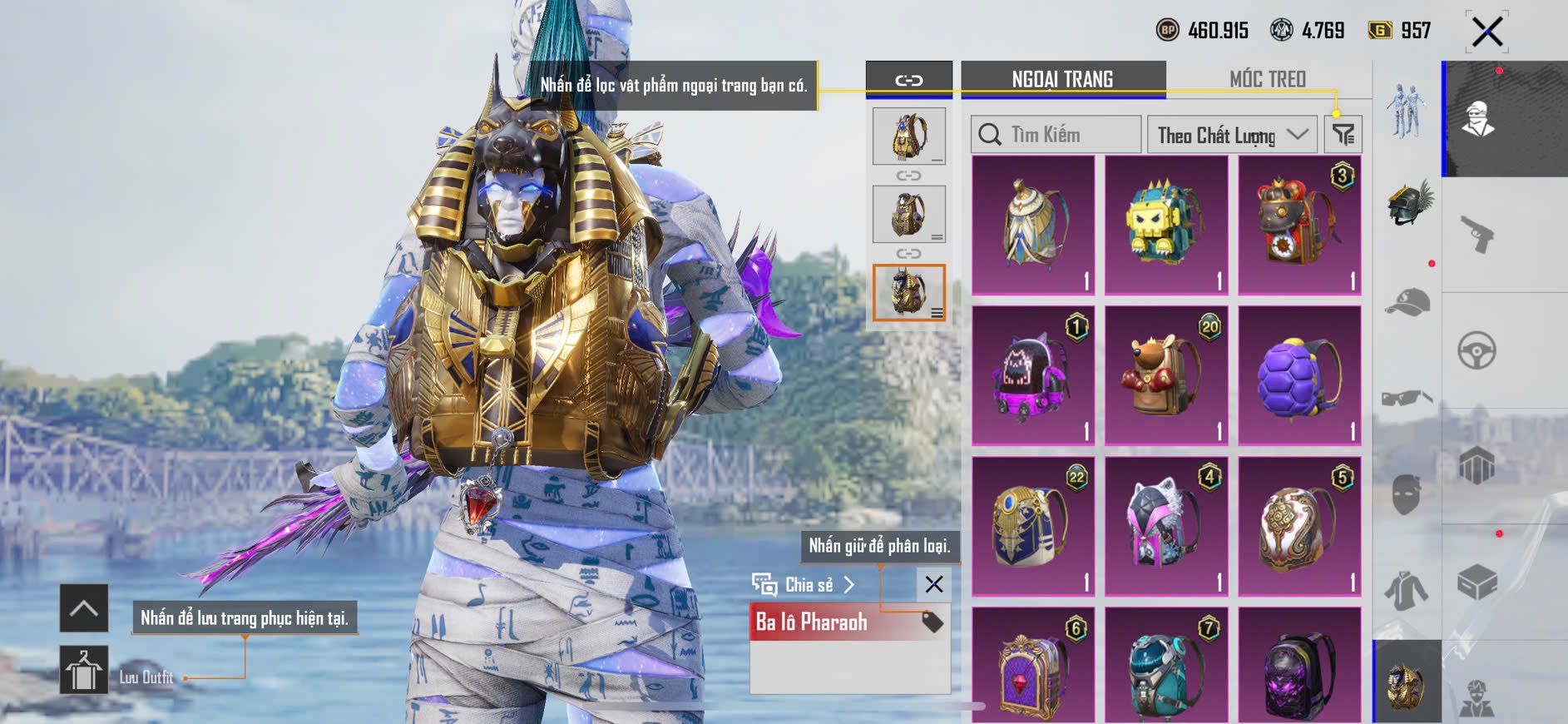The height and width of the screenshot is (724, 1568).
Task: Close the Ba lô Pharaoh info panel
Action: [933, 584]
